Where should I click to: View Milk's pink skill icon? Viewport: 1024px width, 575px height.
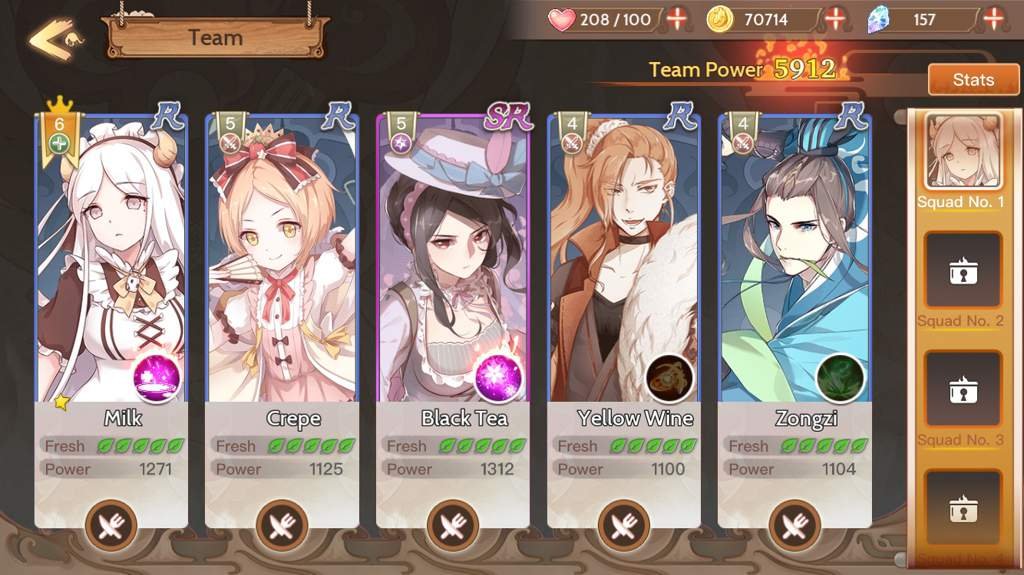pyautogui.click(x=157, y=378)
